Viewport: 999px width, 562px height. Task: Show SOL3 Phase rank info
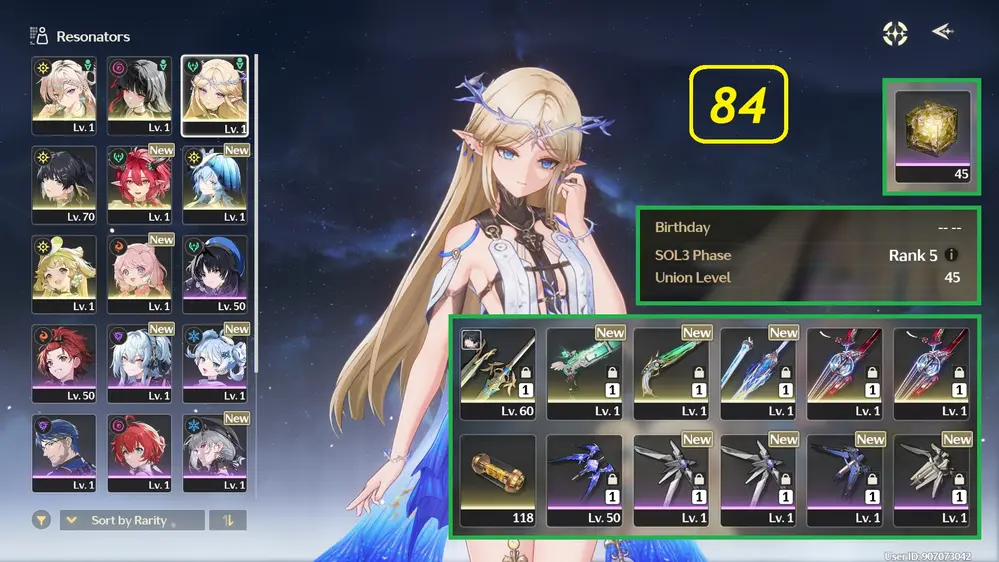pyautogui.click(x=952, y=255)
